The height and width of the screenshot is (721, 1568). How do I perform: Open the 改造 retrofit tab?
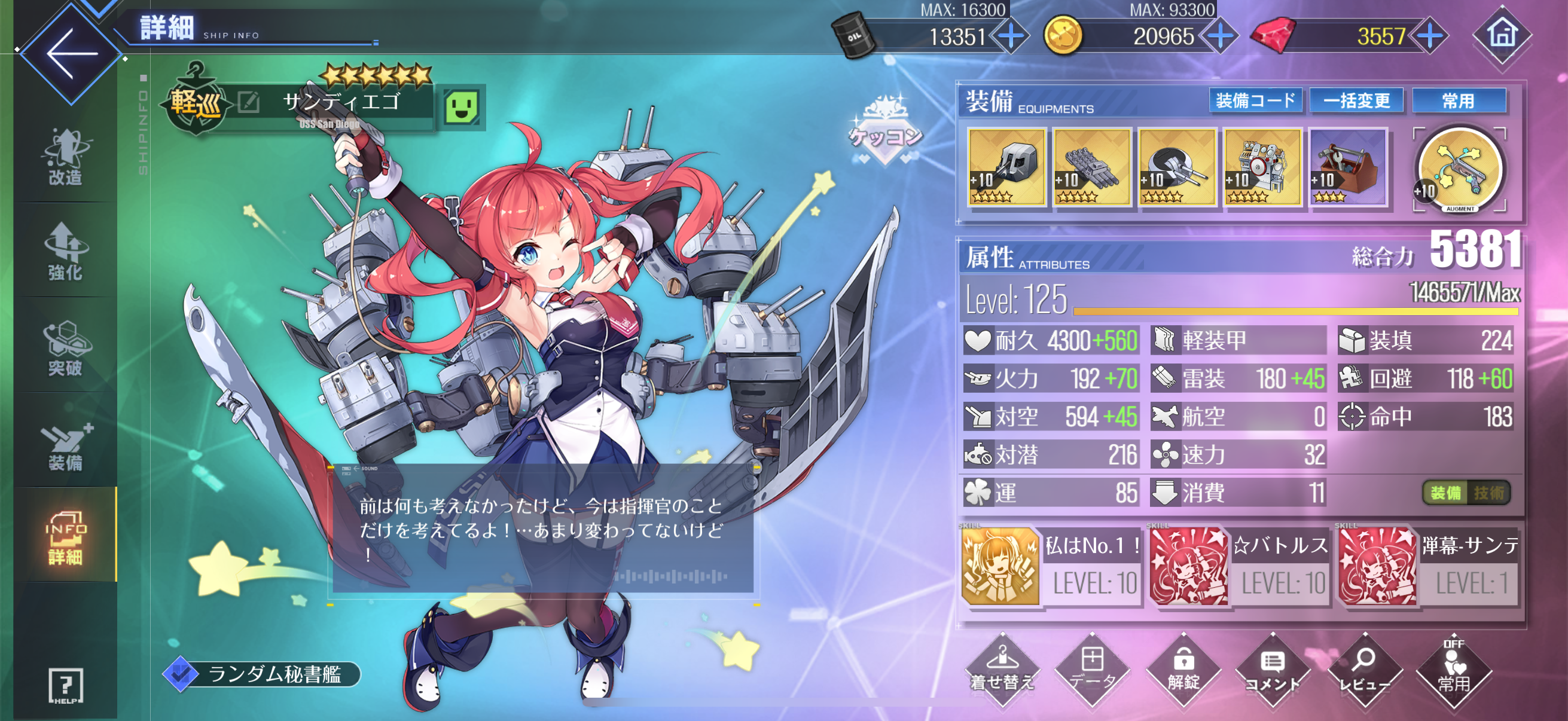coord(65,158)
